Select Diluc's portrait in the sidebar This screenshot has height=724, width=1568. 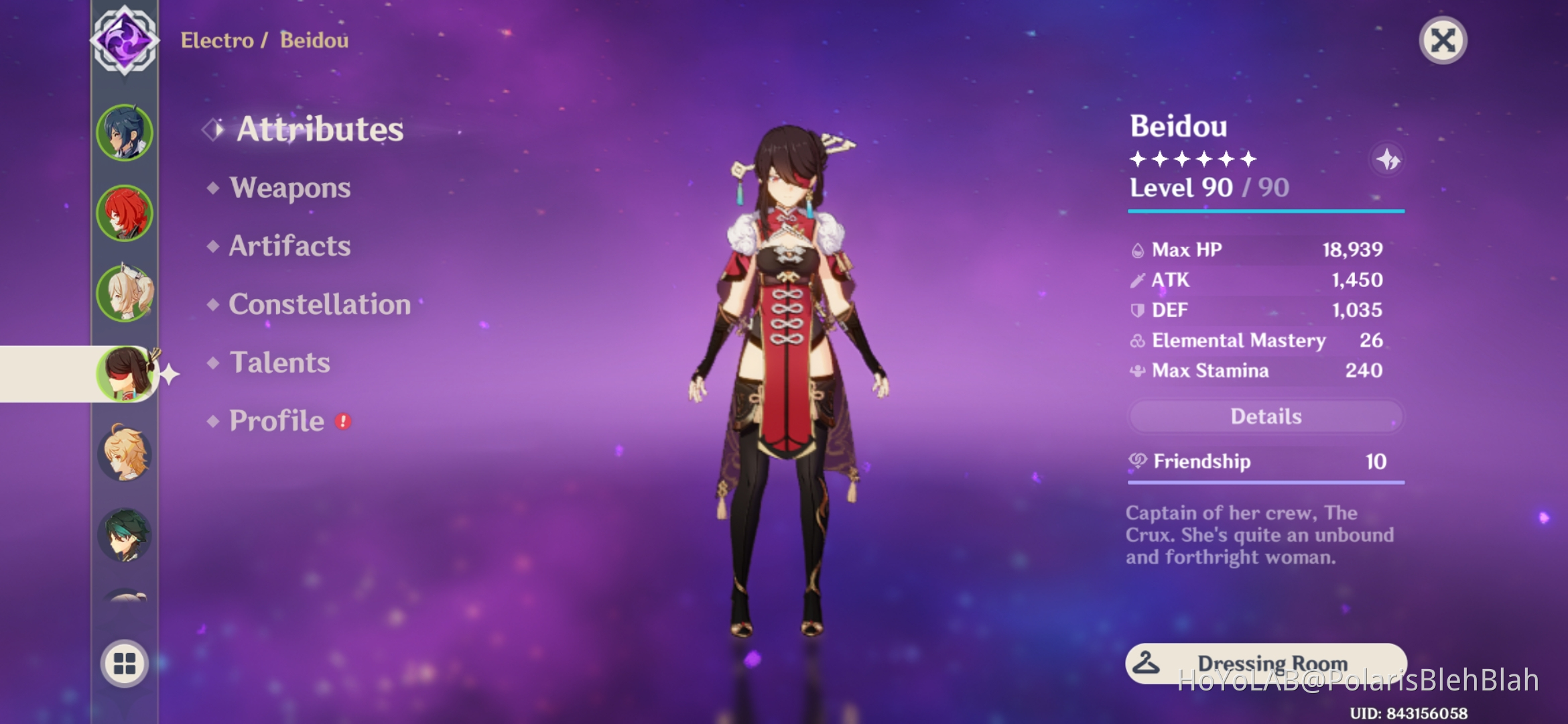coord(125,211)
